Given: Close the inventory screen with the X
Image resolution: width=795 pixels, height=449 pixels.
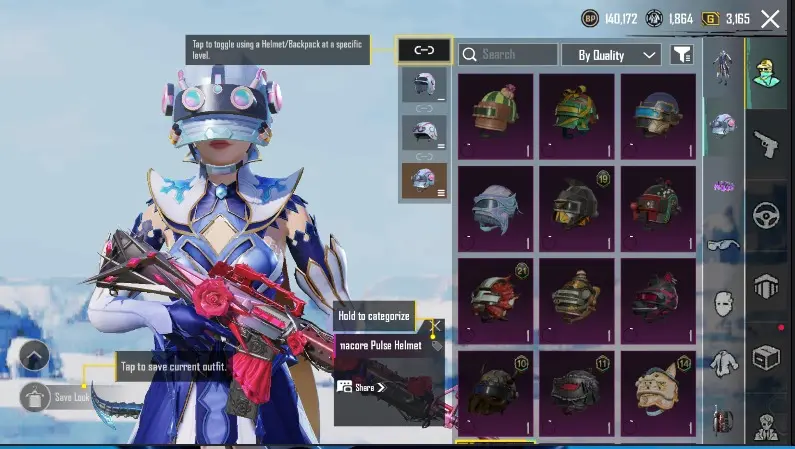Looking at the screenshot, I should point(770,18).
